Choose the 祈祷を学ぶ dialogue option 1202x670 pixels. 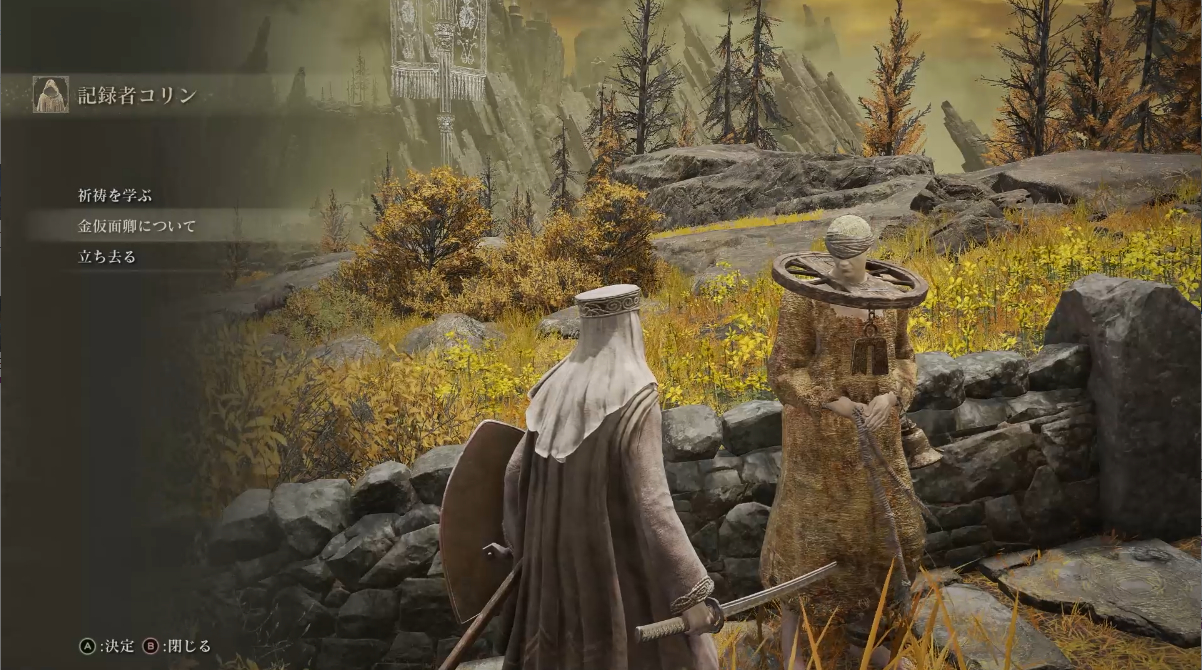(115, 196)
